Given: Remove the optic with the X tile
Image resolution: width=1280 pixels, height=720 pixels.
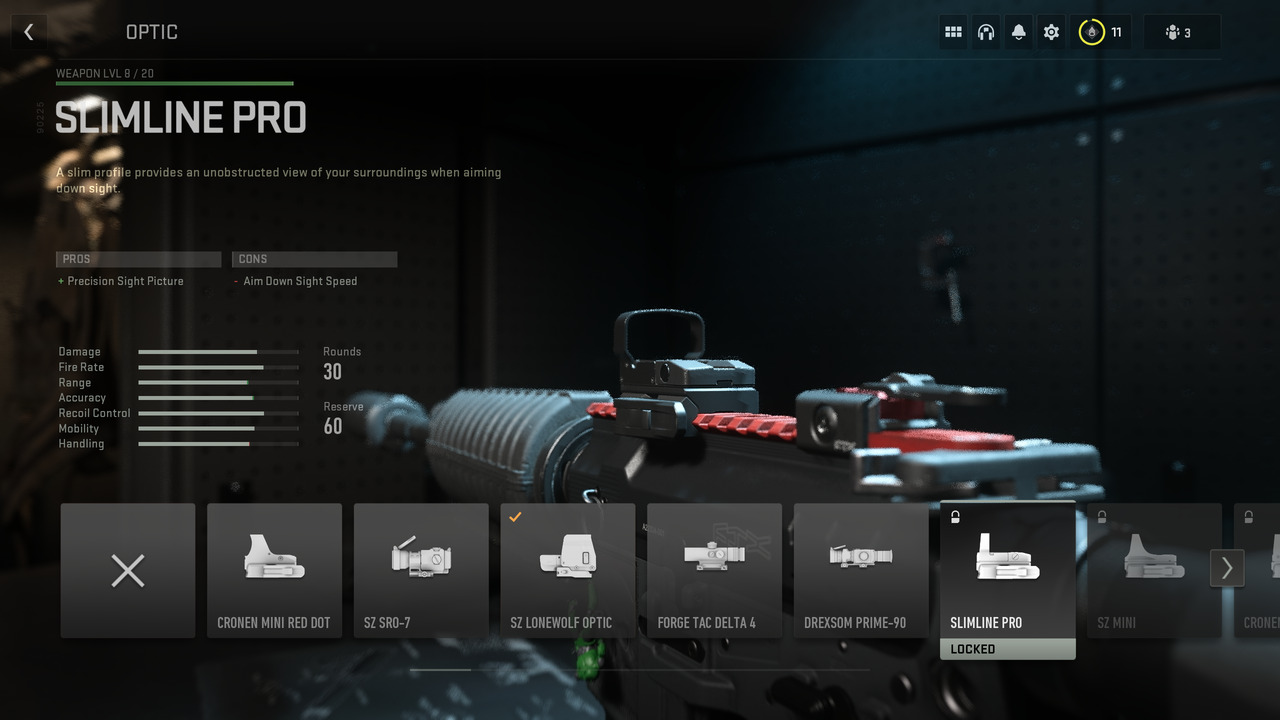Looking at the screenshot, I should [x=128, y=571].
